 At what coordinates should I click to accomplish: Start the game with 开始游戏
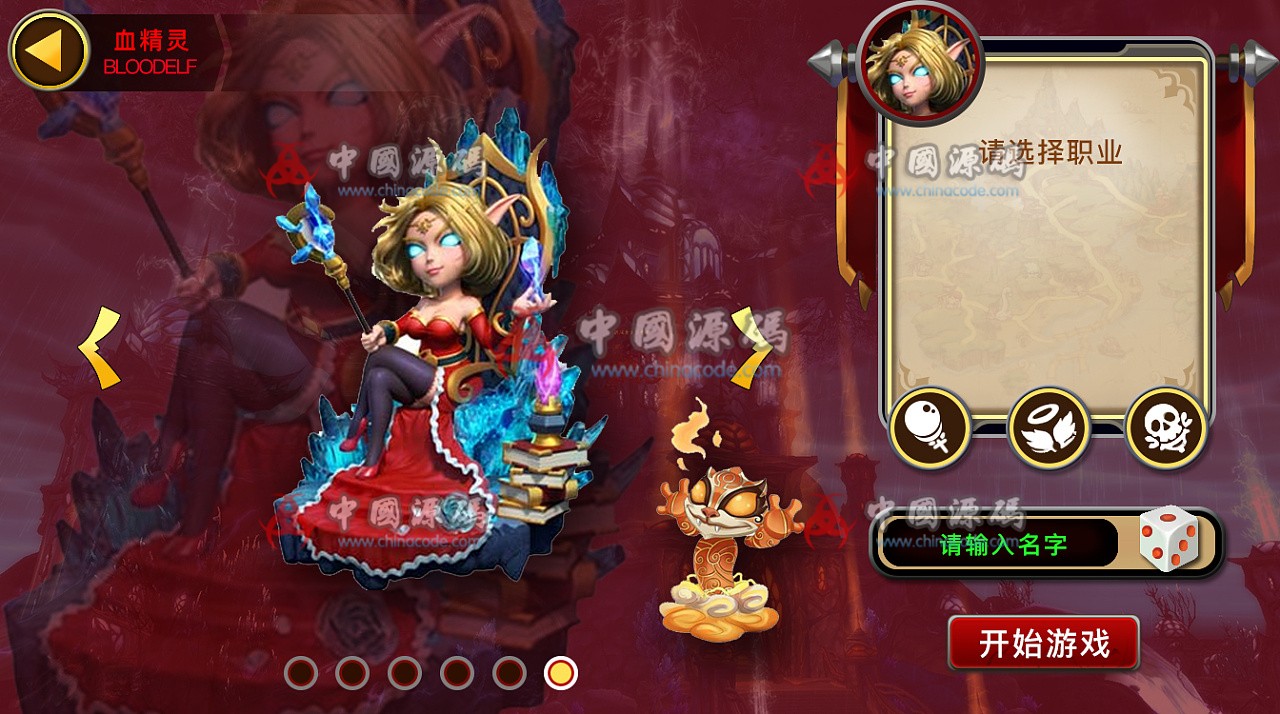coord(1043,643)
